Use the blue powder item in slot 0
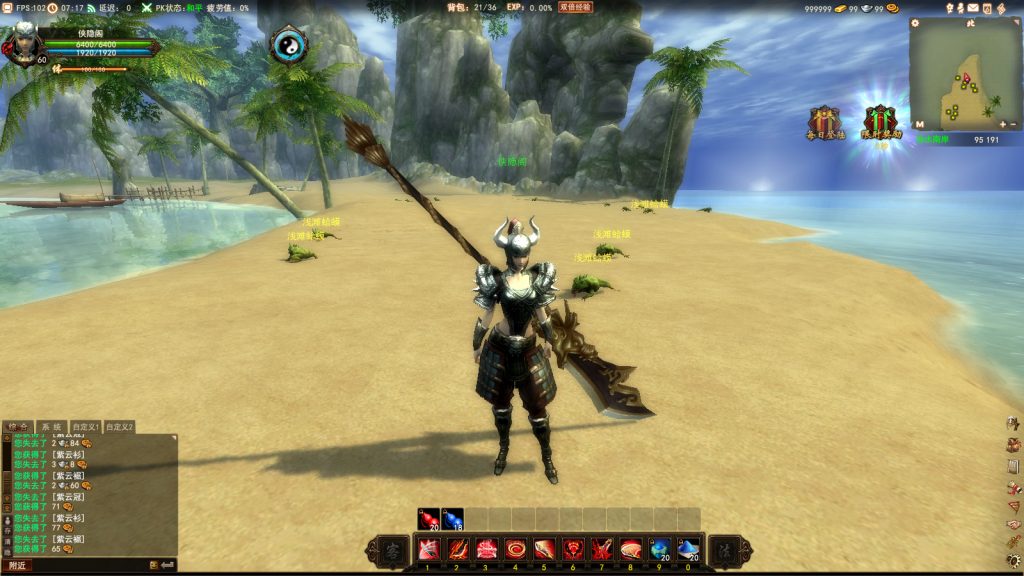Viewport: 1024px width, 576px height. [687, 549]
